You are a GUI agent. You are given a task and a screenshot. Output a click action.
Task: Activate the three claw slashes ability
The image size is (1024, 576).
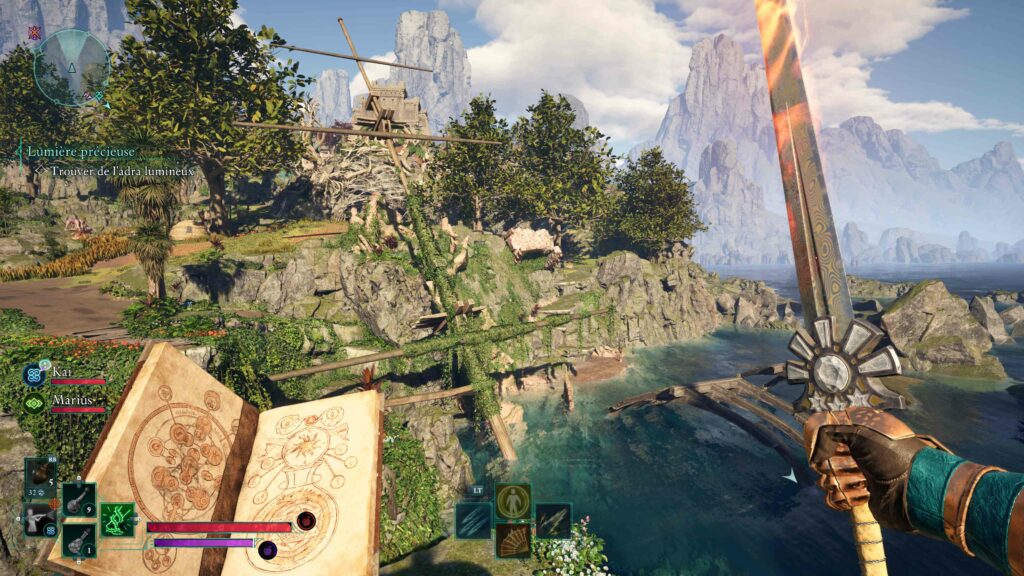473,521
